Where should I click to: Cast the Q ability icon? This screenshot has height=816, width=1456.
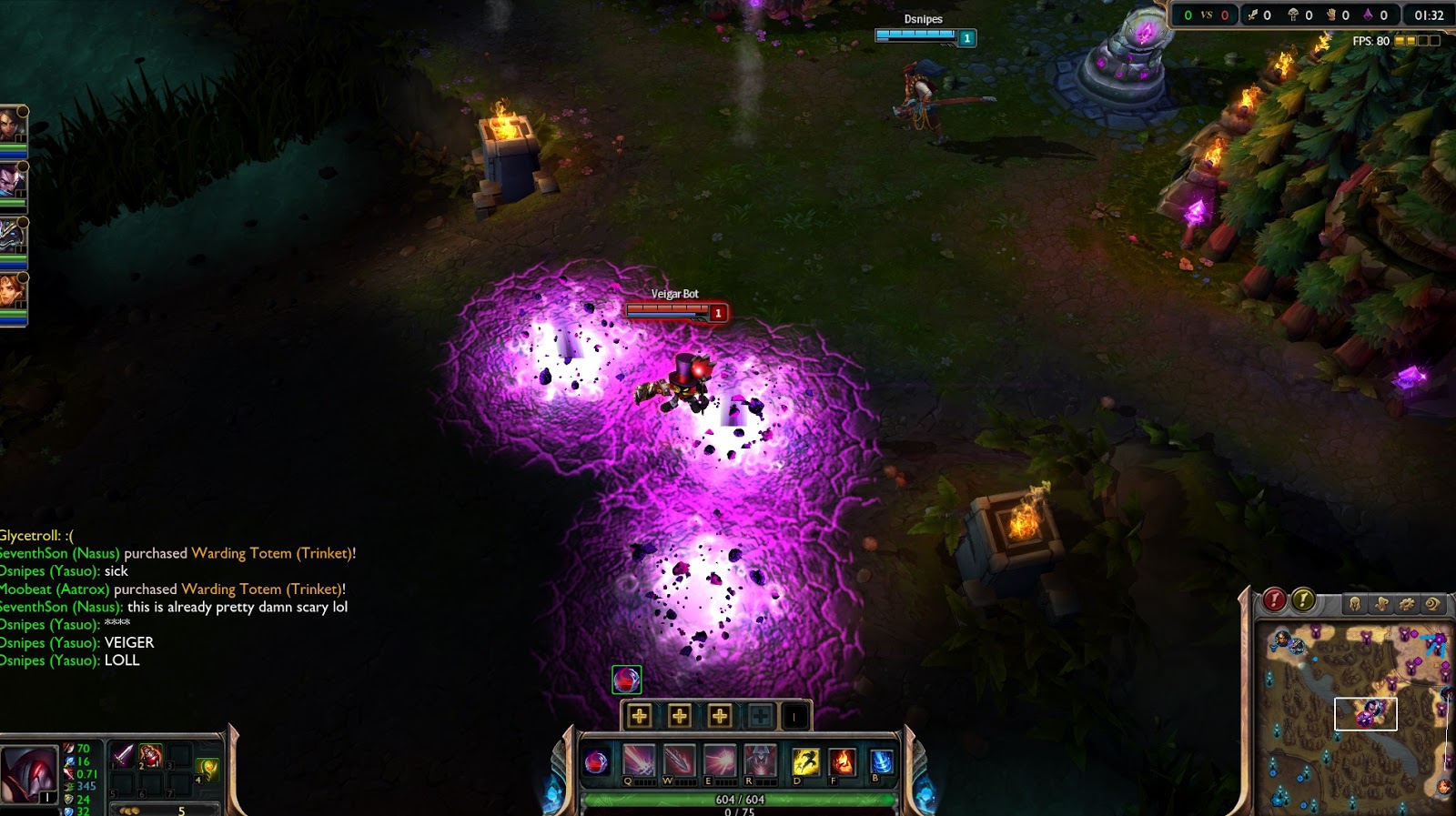[x=639, y=761]
